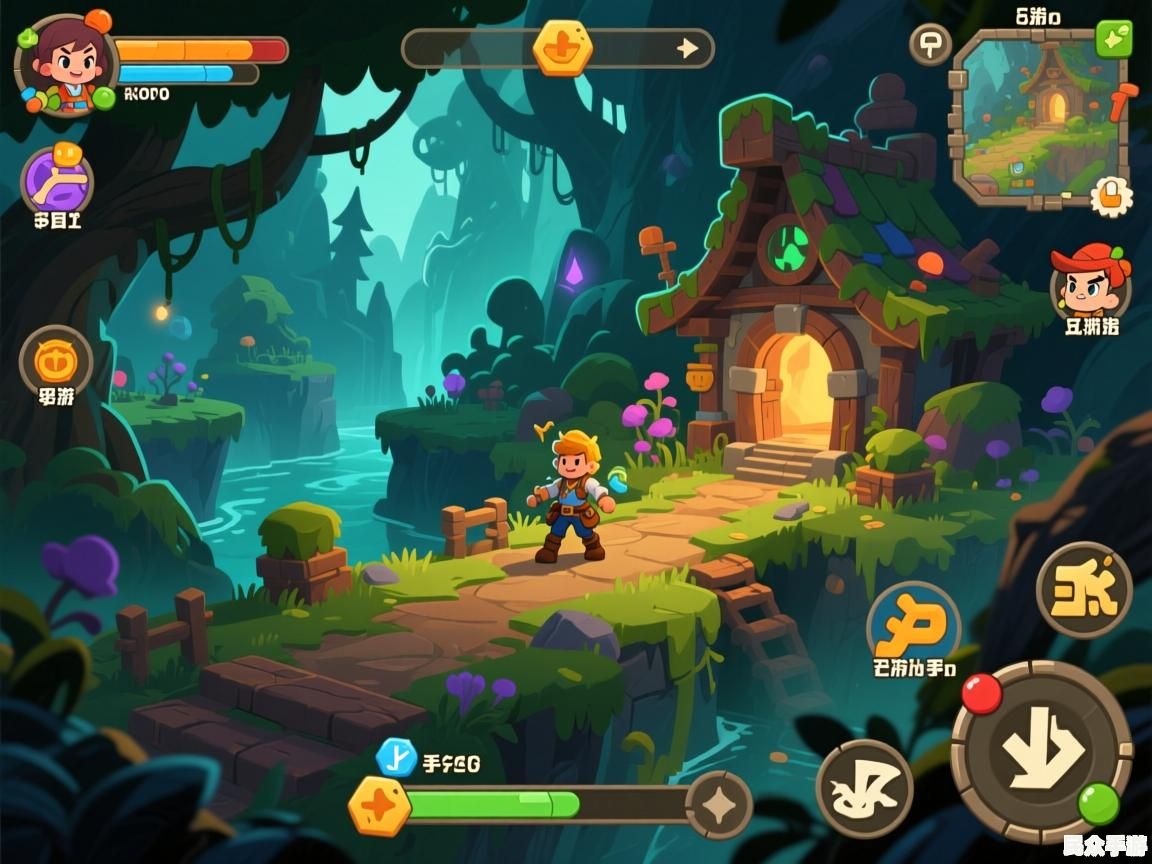
Task: Click the round brown button beside the minimap
Action: pyautogui.click(x=929, y=44)
